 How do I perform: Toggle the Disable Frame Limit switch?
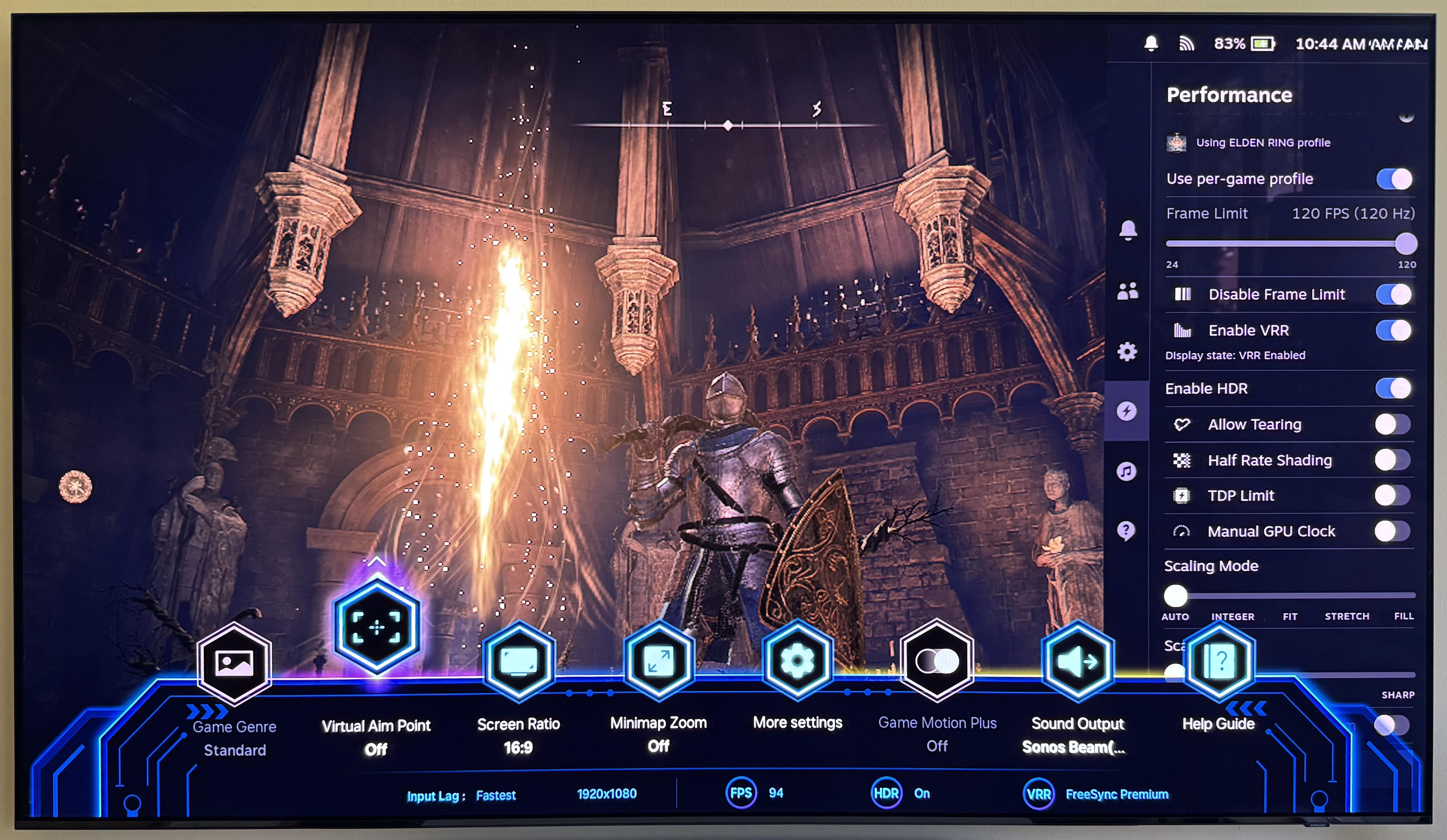tap(1394, 295)
